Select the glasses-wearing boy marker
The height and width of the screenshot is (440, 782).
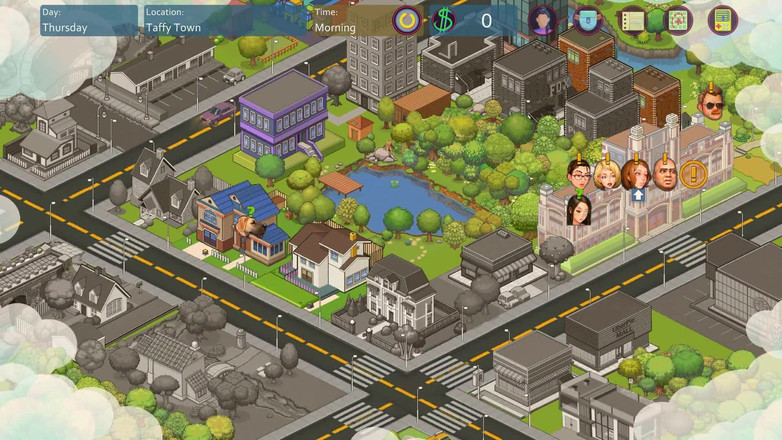point(579,176)
